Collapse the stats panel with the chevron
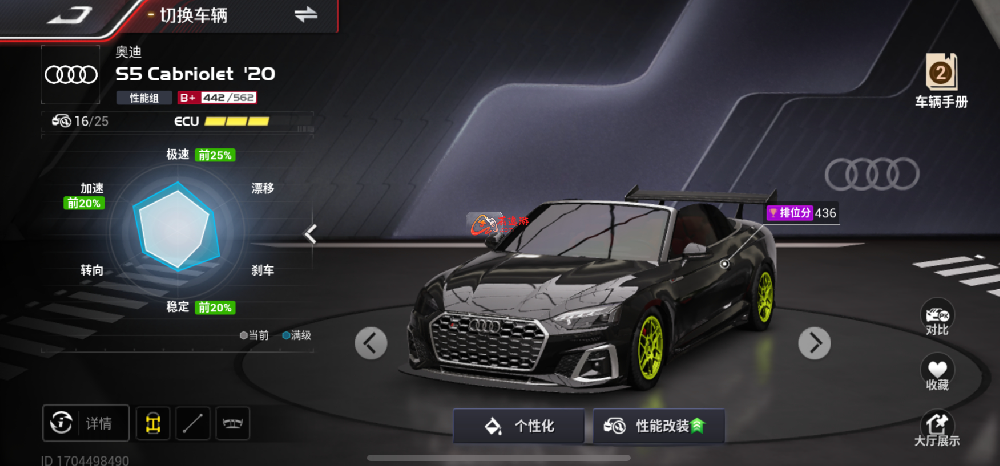This screenshot has width=1000, height=466. click(x=311, y=234)
